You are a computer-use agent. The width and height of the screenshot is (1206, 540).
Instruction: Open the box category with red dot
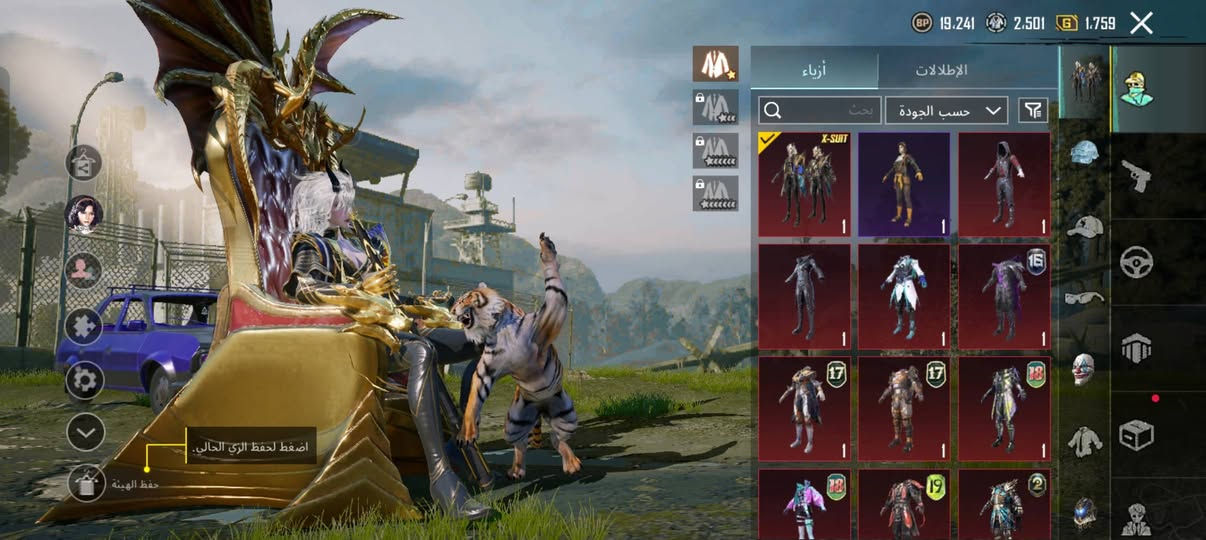pos(1136,434)
